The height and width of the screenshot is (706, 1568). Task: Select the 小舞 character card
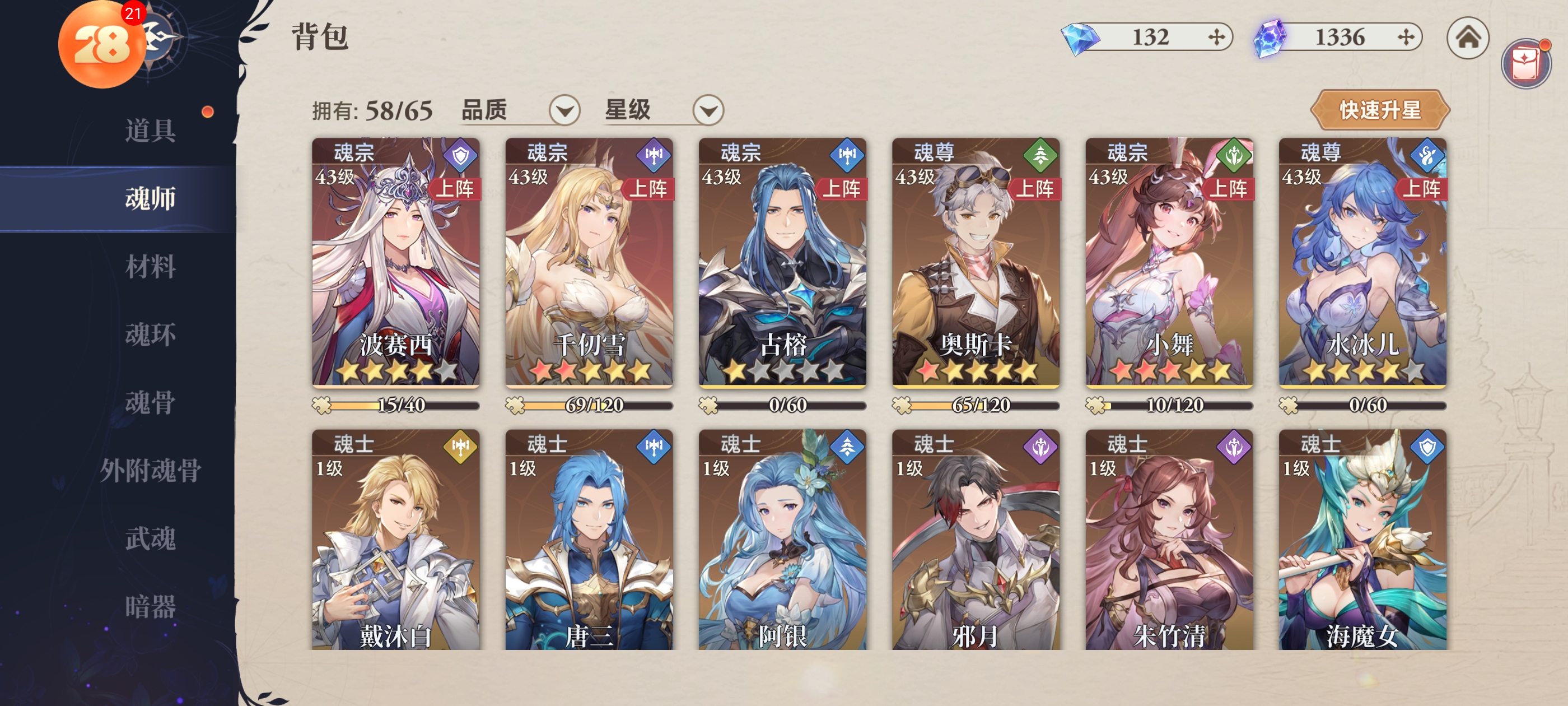tap(1169, 262)
